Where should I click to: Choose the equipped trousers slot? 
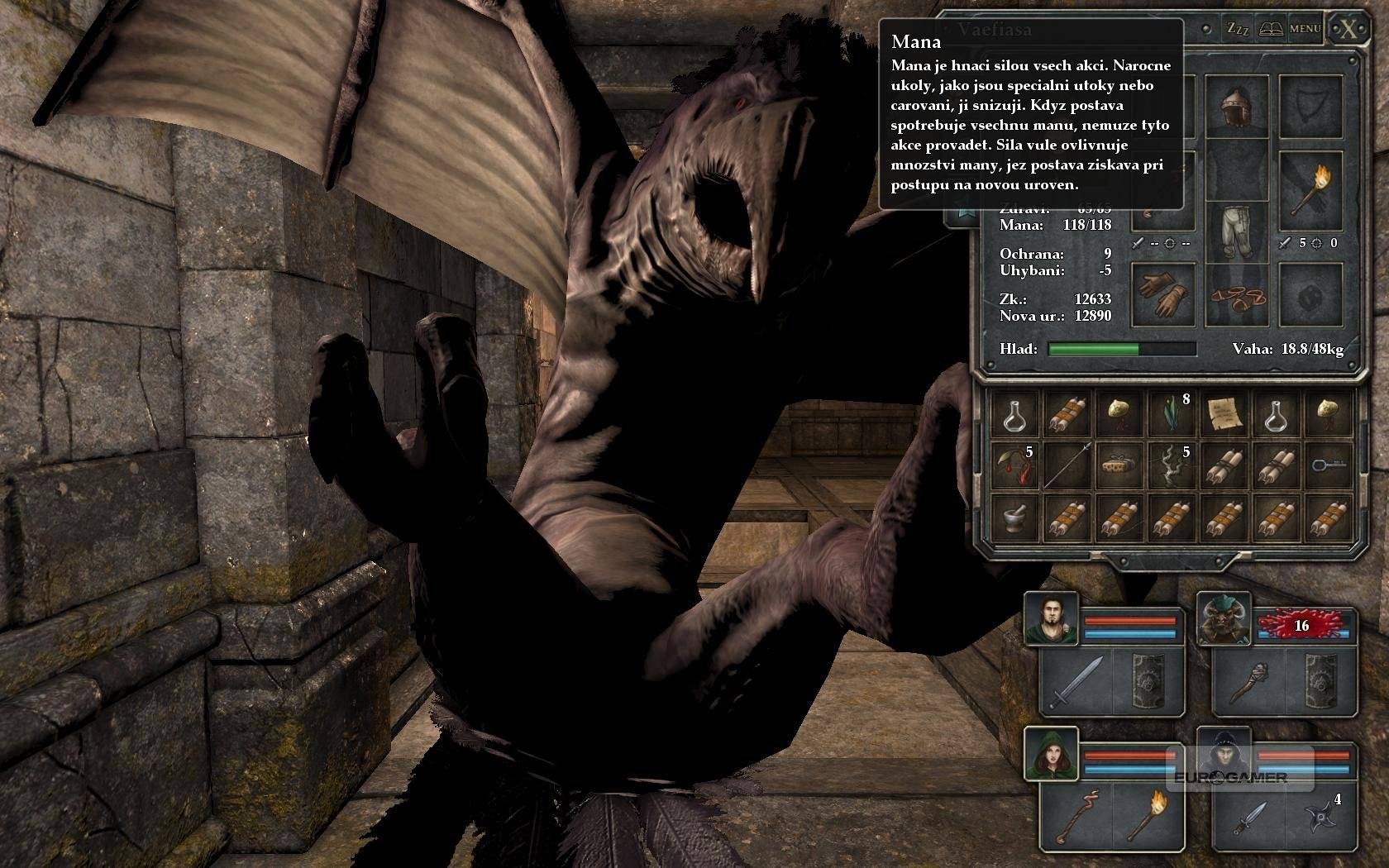point(1237,230)
